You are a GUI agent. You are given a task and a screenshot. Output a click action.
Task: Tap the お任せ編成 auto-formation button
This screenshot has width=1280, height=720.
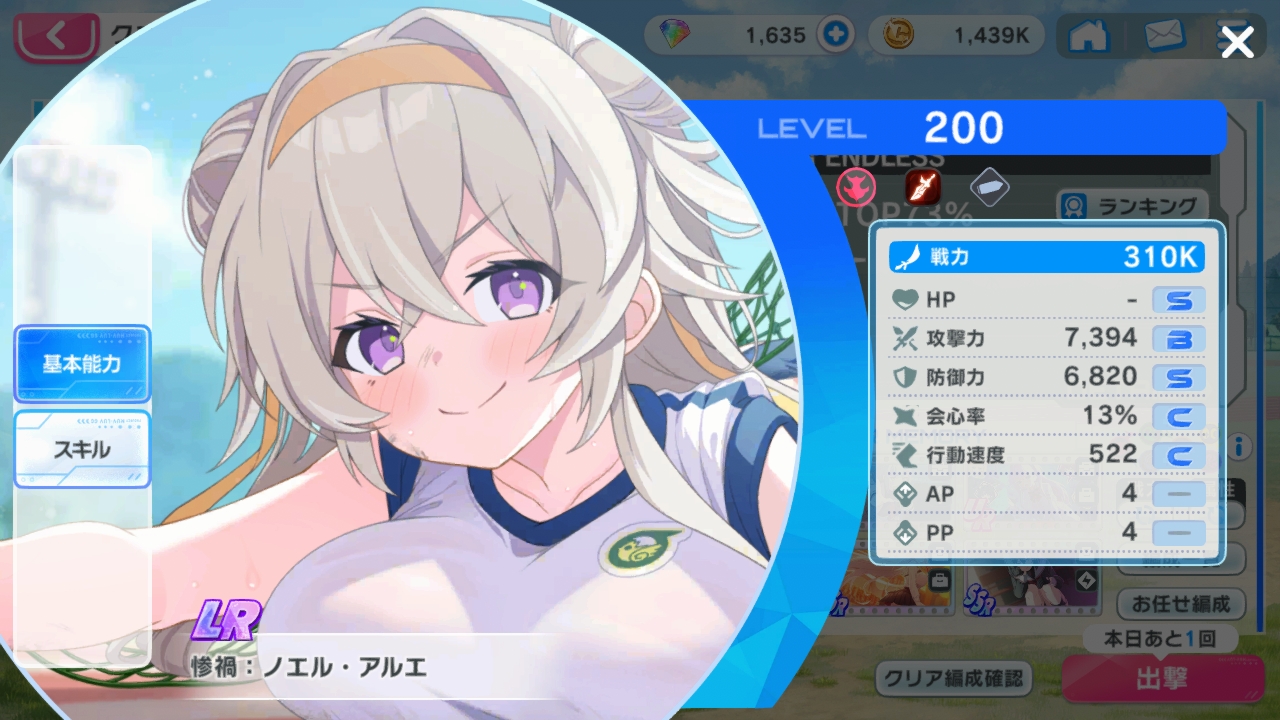(x=1181, y=604)
